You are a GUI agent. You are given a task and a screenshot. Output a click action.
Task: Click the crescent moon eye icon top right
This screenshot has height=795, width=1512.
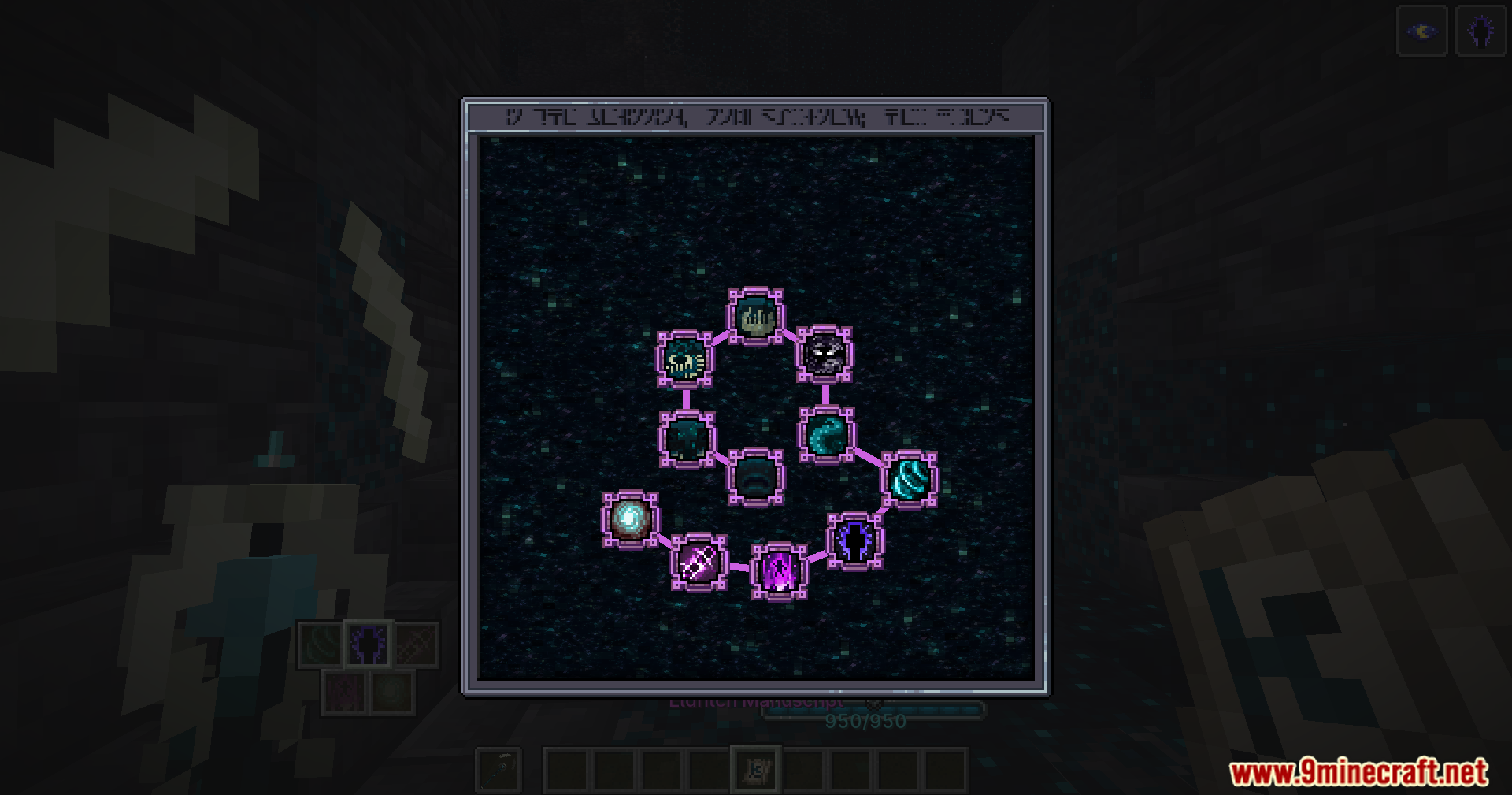click(1422, 31)
